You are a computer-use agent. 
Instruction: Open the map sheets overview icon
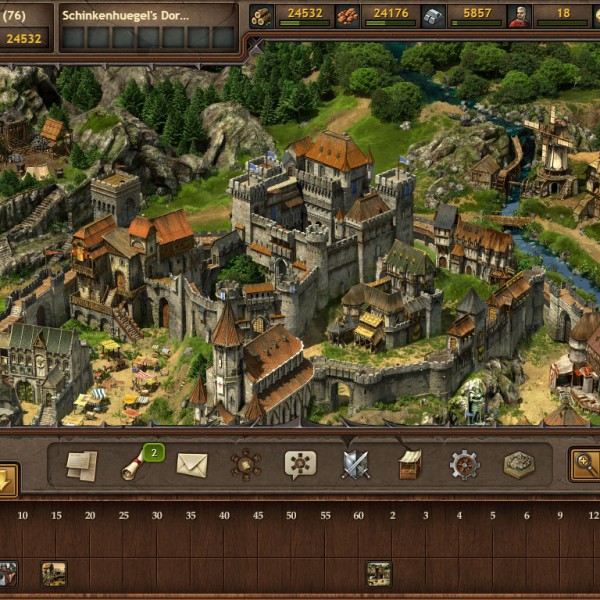[x=82, y=464]
